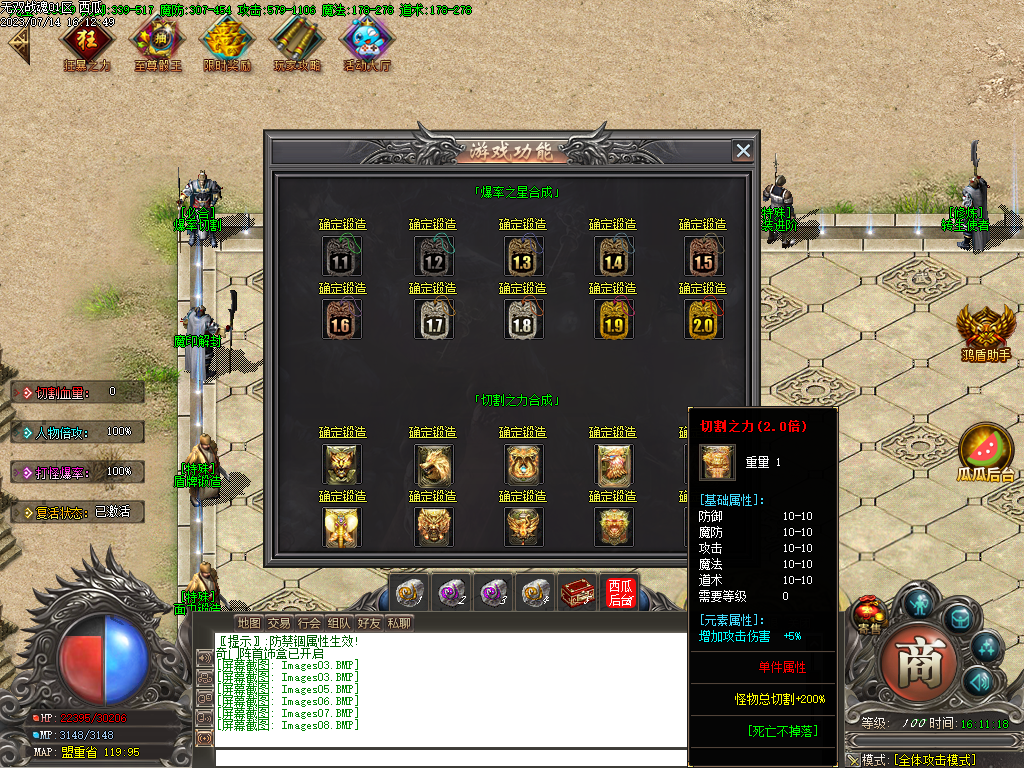The height and width of the screenshot is (768, 1024).
Task: Click 确定锻造 above the 1.3 badge
Action: point(522,224)
